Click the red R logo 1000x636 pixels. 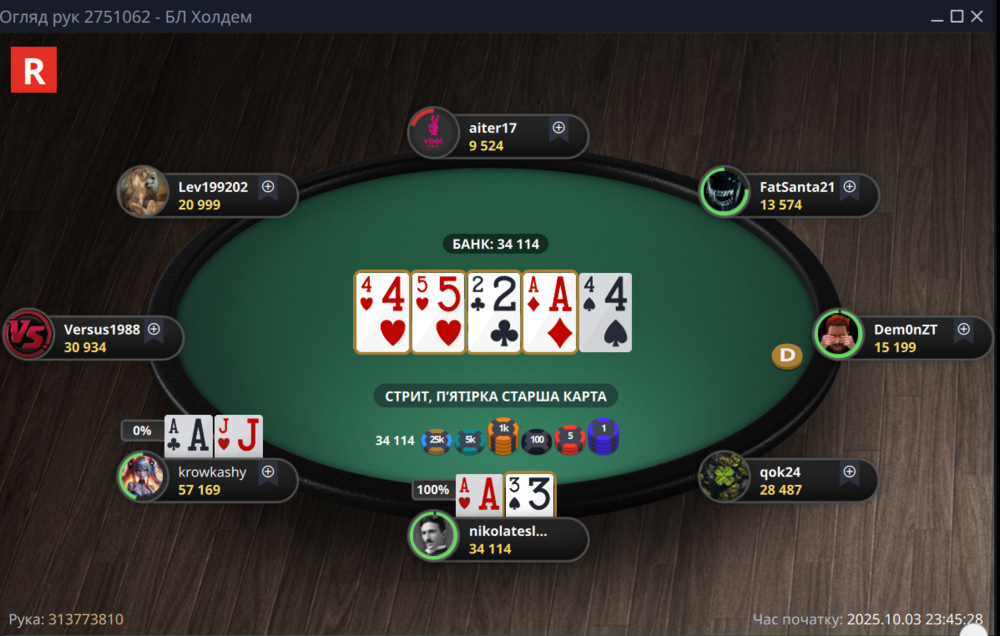click(33, 70)
